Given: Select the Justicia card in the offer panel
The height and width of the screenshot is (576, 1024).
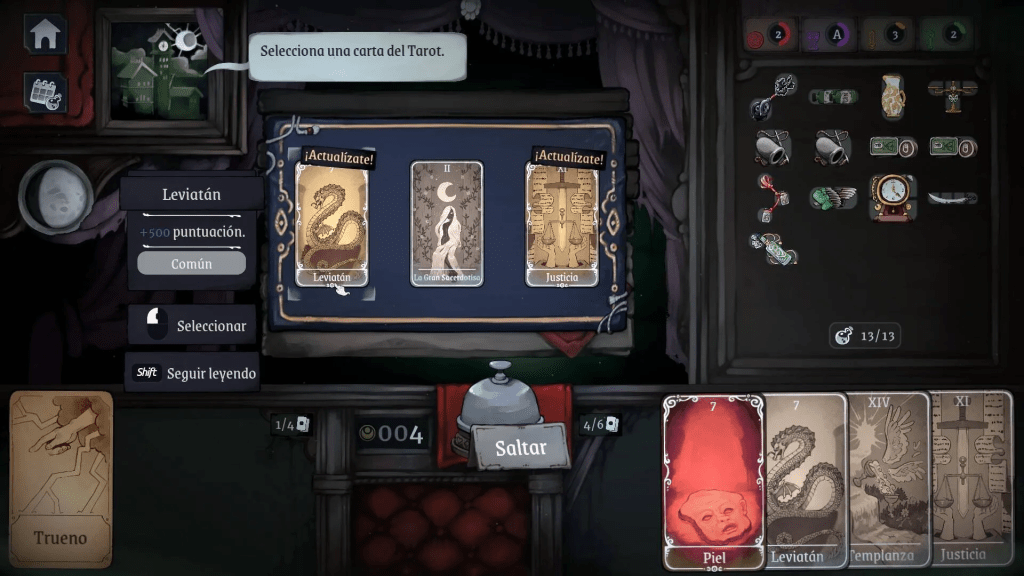Looking at the screenshot, I should 562,224.
